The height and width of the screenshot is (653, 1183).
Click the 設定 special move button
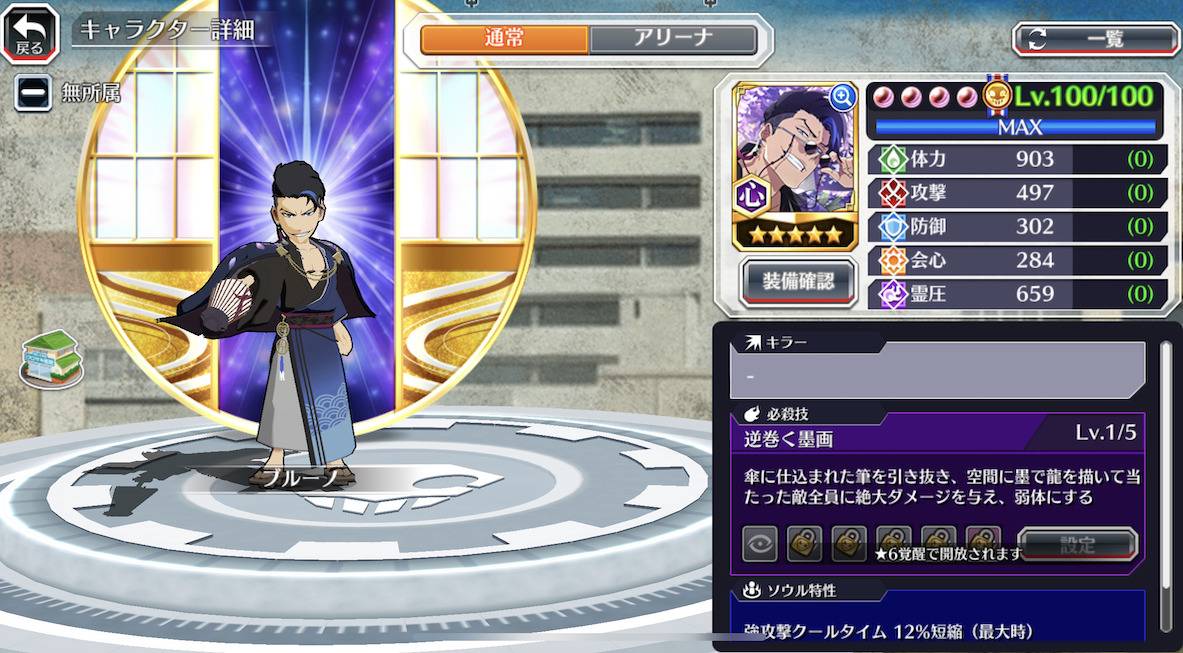(x=1077, y=545)
